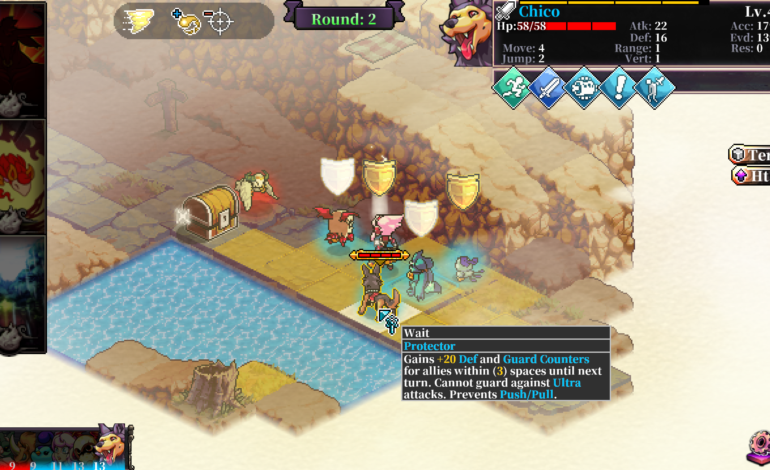Choose the sword Attack action
Image resolution: width=770 pixels, height=470 pixels.
(547, 86)
